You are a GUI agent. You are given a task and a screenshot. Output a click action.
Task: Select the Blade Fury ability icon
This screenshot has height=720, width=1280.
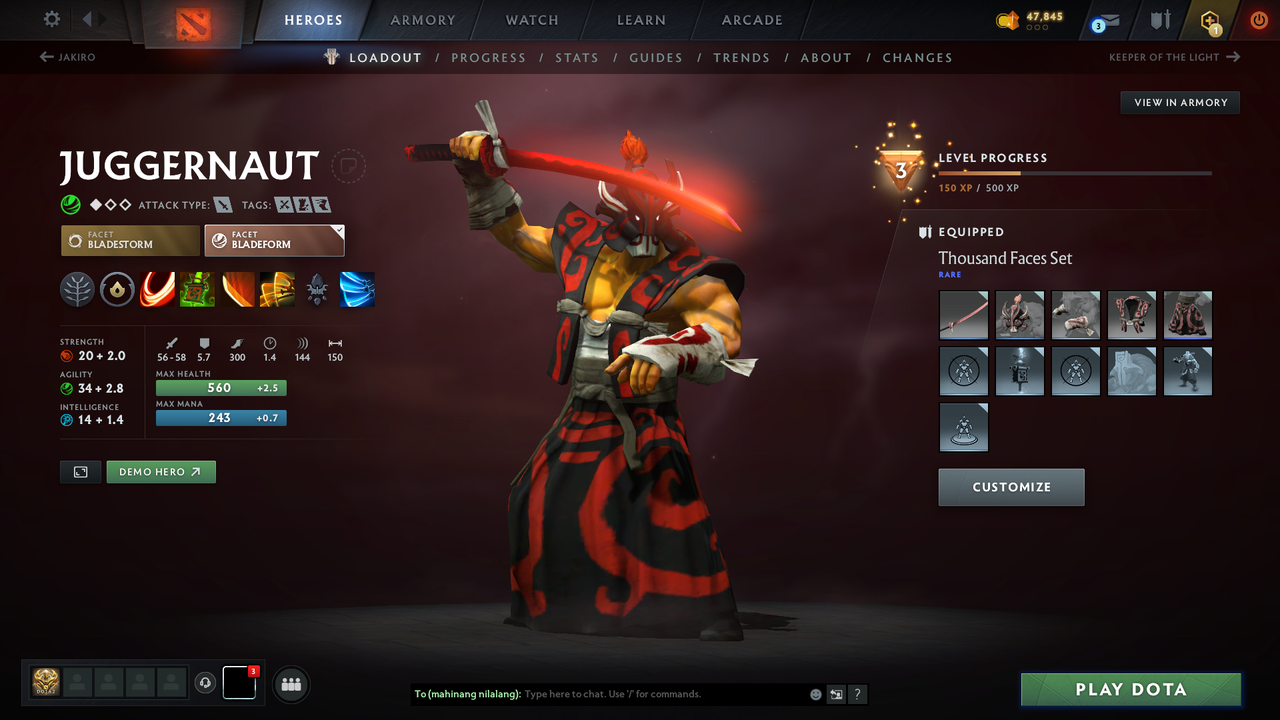coord(157,290)
